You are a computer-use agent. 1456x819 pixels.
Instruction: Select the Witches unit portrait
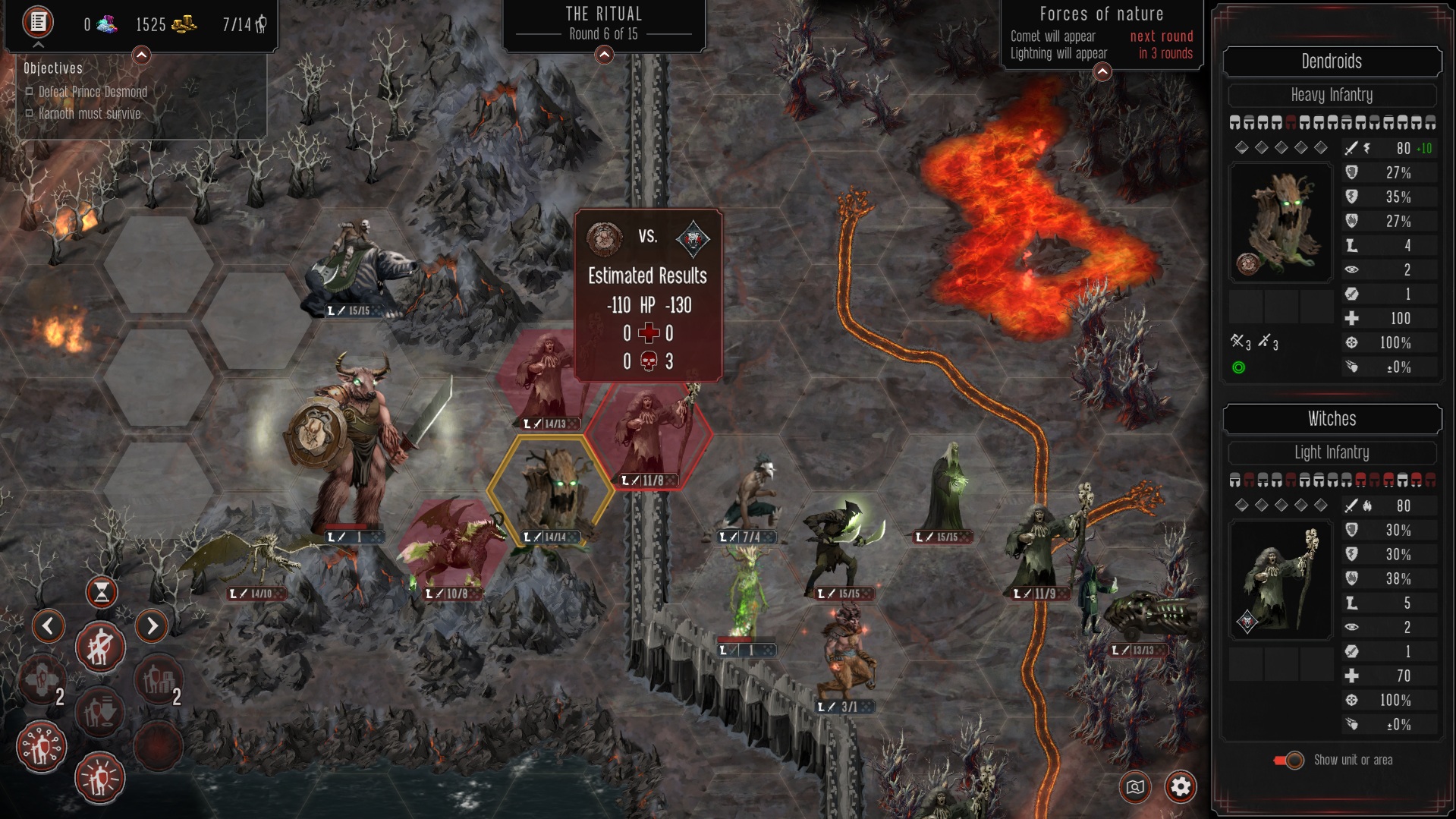(x=1281, y=581)
